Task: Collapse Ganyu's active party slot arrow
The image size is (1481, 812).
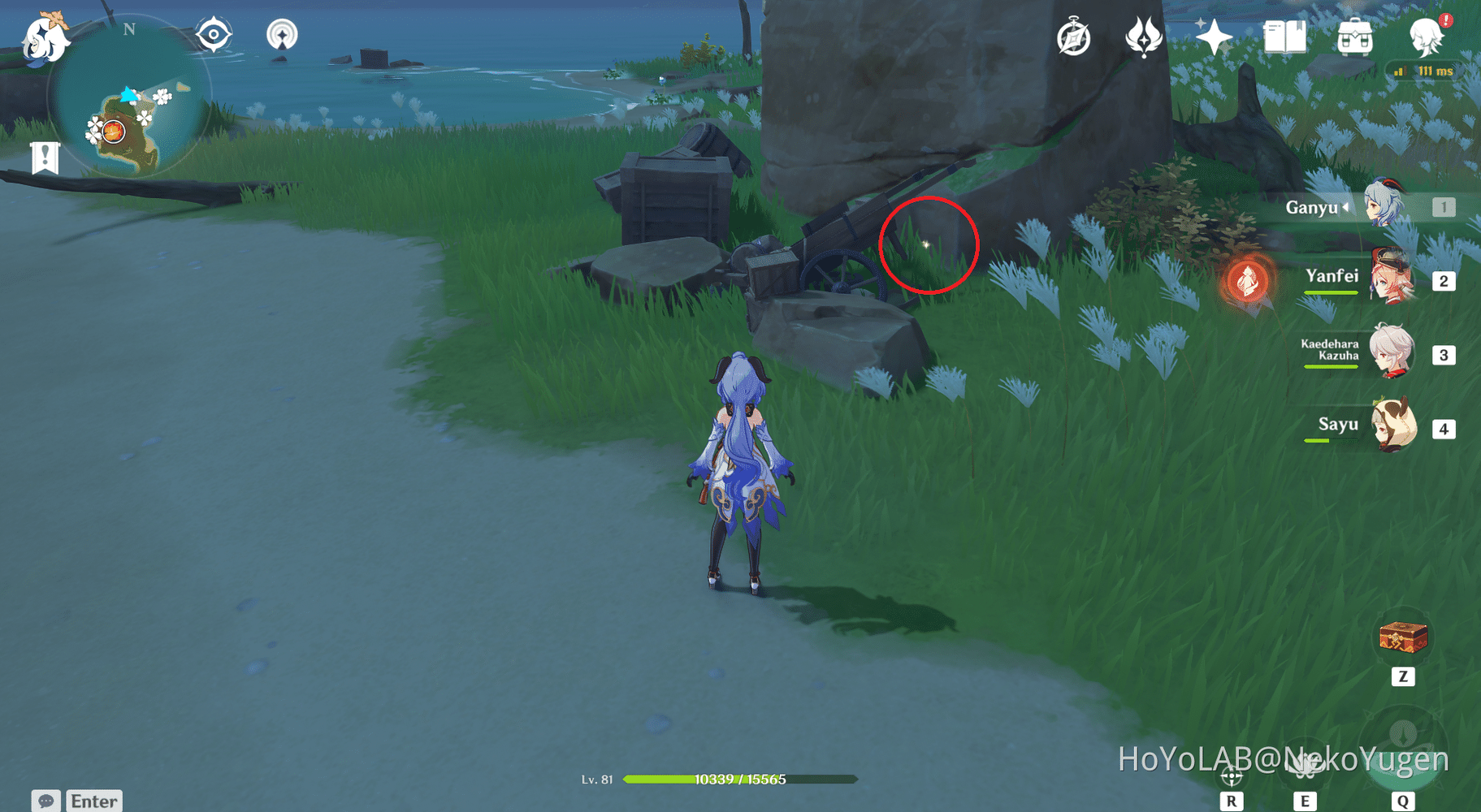Action: [x=1348, y=207]
